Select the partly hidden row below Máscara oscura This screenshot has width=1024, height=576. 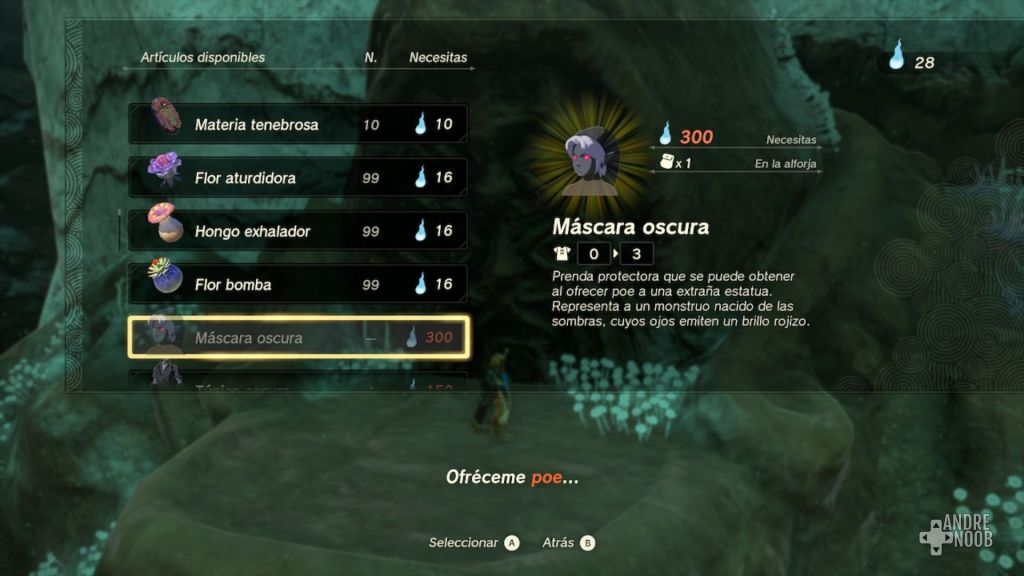point(298,382)
